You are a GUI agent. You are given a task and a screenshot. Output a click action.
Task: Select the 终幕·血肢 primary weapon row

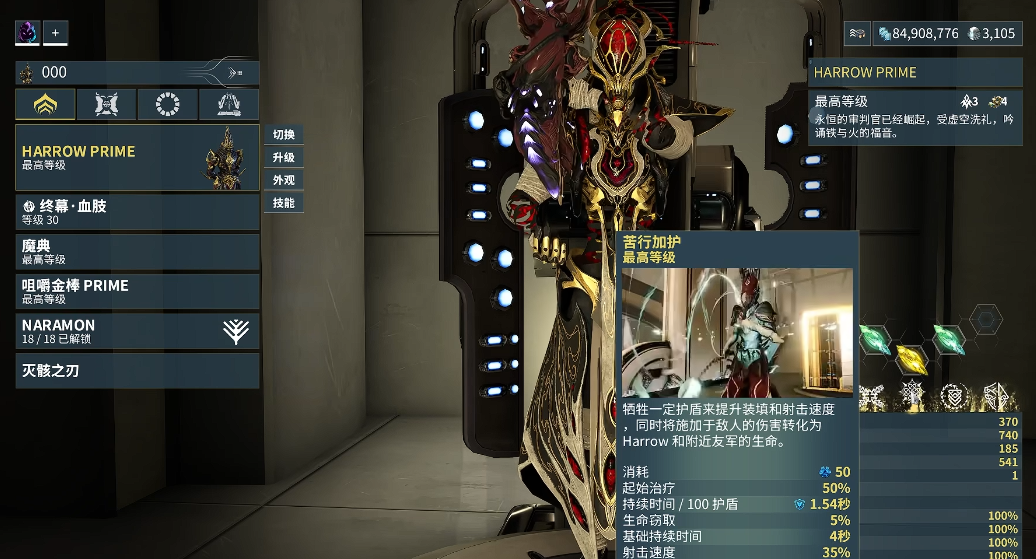(x=137, y=212)
